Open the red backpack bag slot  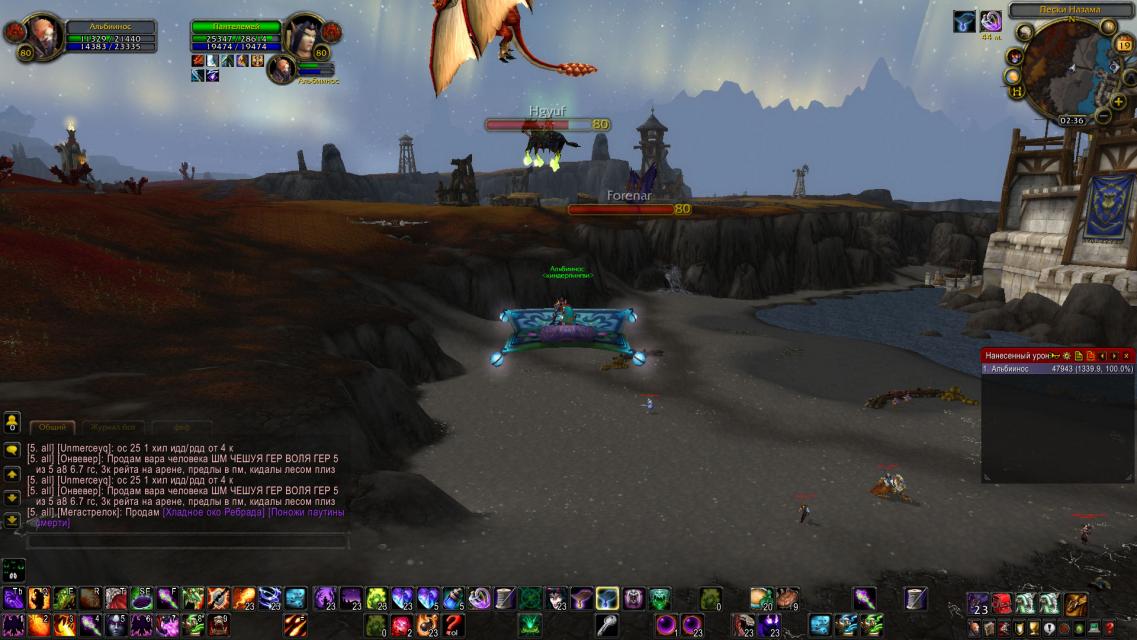pos(1001,603)
